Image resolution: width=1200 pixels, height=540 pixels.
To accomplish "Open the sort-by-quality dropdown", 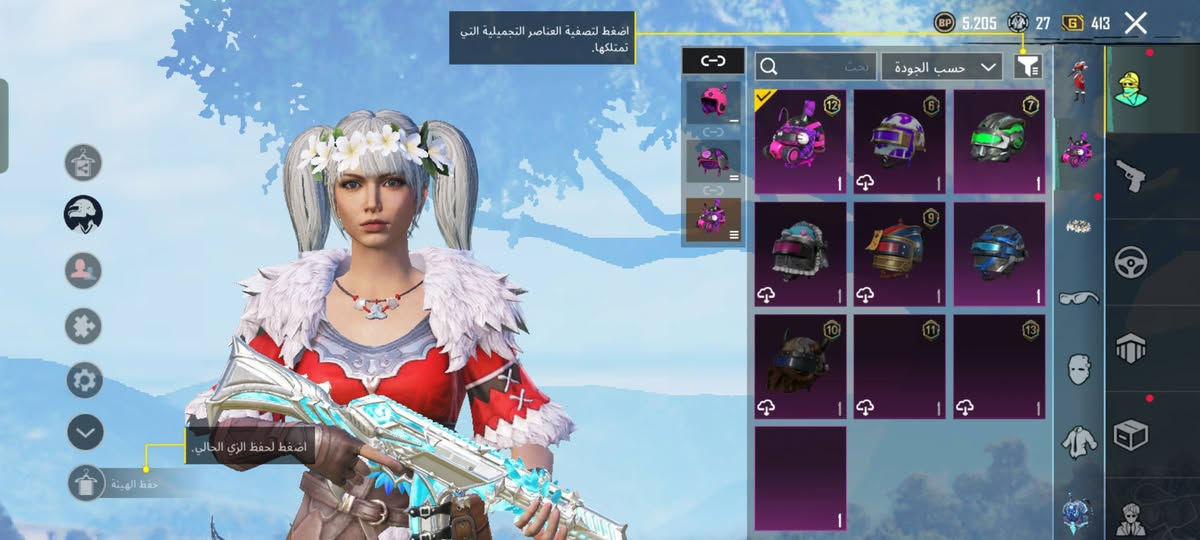I will [943, 67].
